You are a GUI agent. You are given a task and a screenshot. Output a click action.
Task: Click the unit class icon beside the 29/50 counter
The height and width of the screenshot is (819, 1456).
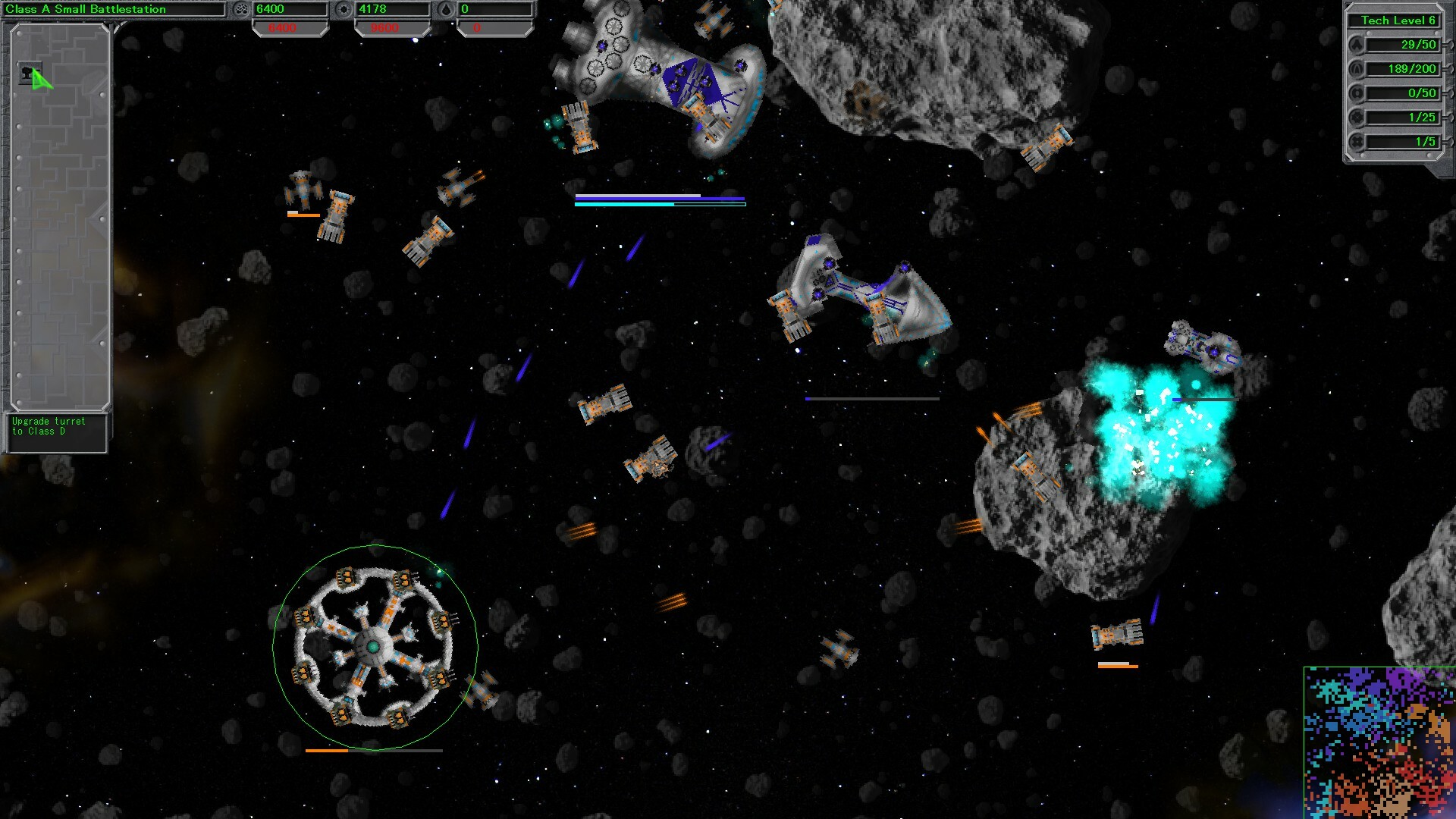click(1357, 45)
